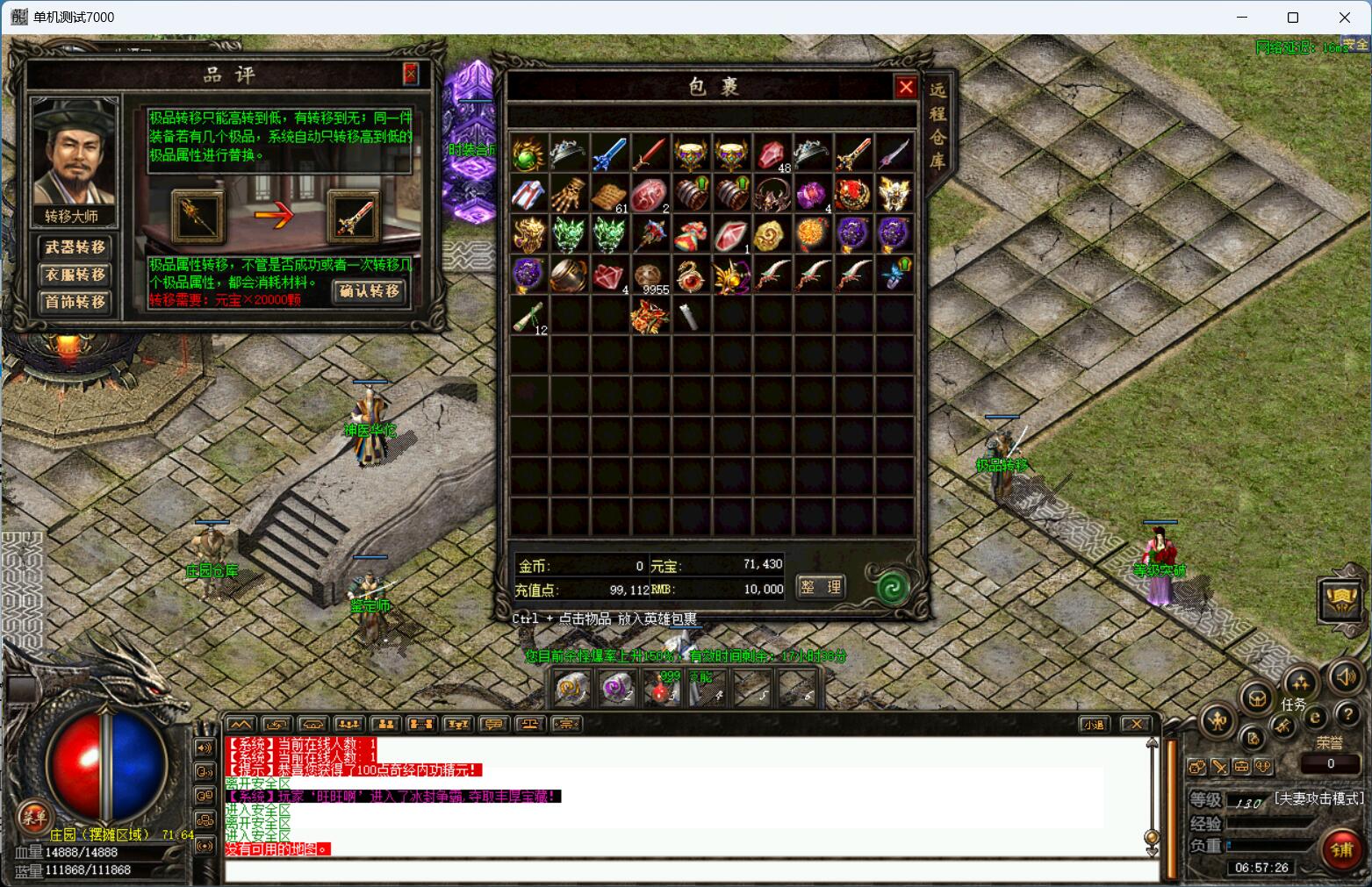Open the question mark help button

[1347, 714]
